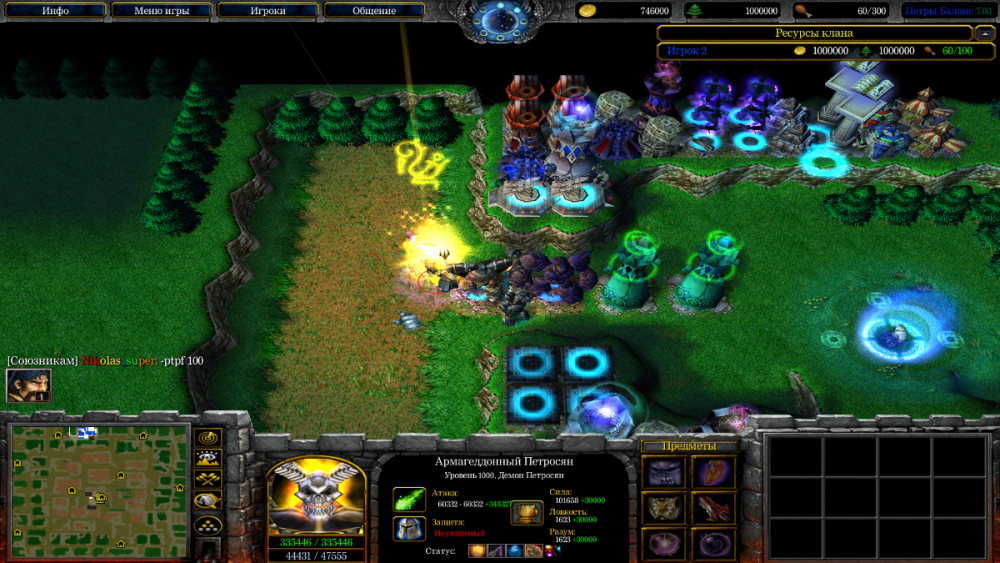Click the helmet armor icon

pos(409,527)
